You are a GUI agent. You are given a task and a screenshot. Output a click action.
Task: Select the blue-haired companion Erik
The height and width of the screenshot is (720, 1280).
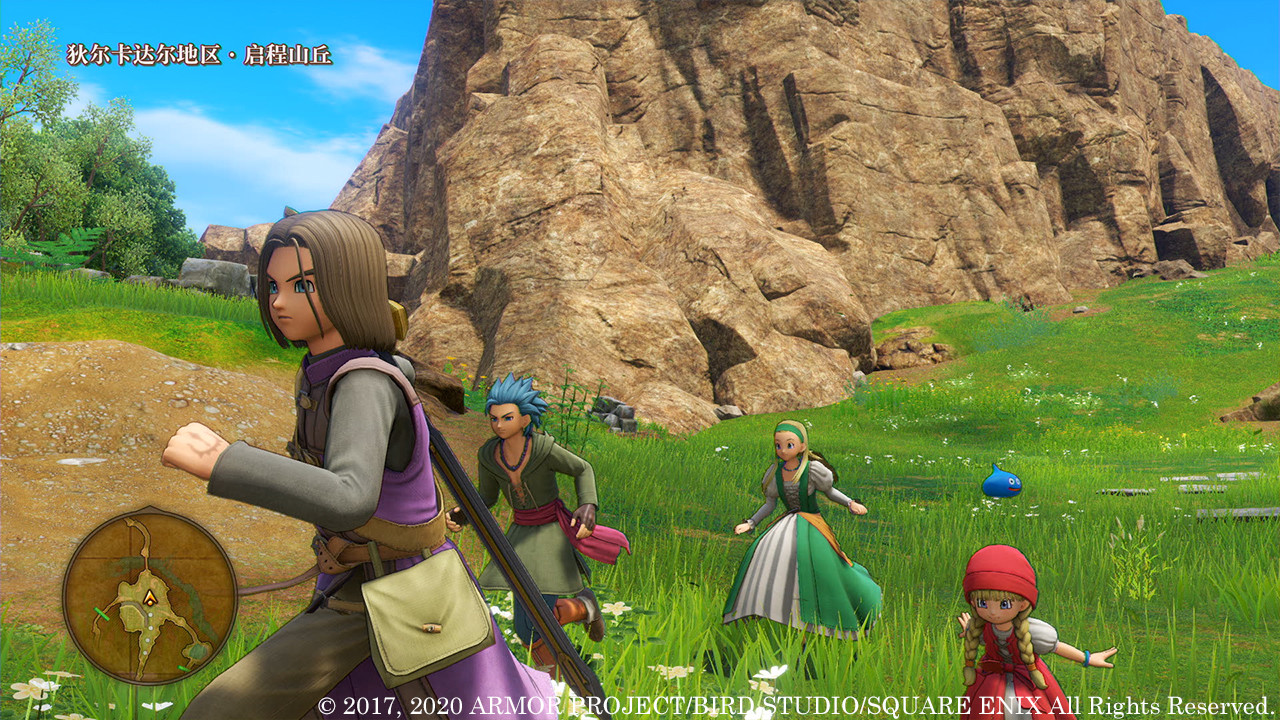[520, 470]
